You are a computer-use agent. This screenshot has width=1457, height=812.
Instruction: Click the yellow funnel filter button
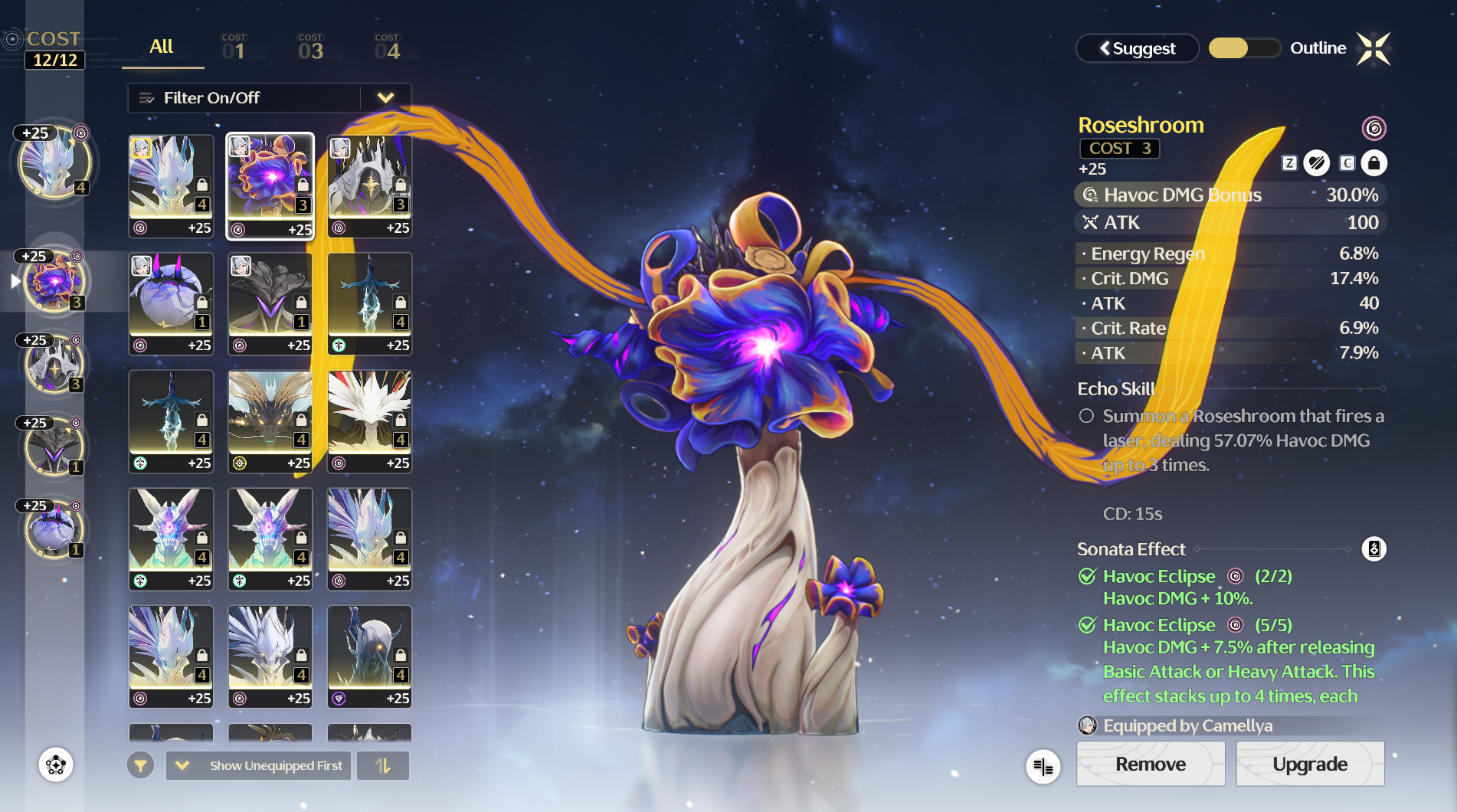(x=140, y=765)
